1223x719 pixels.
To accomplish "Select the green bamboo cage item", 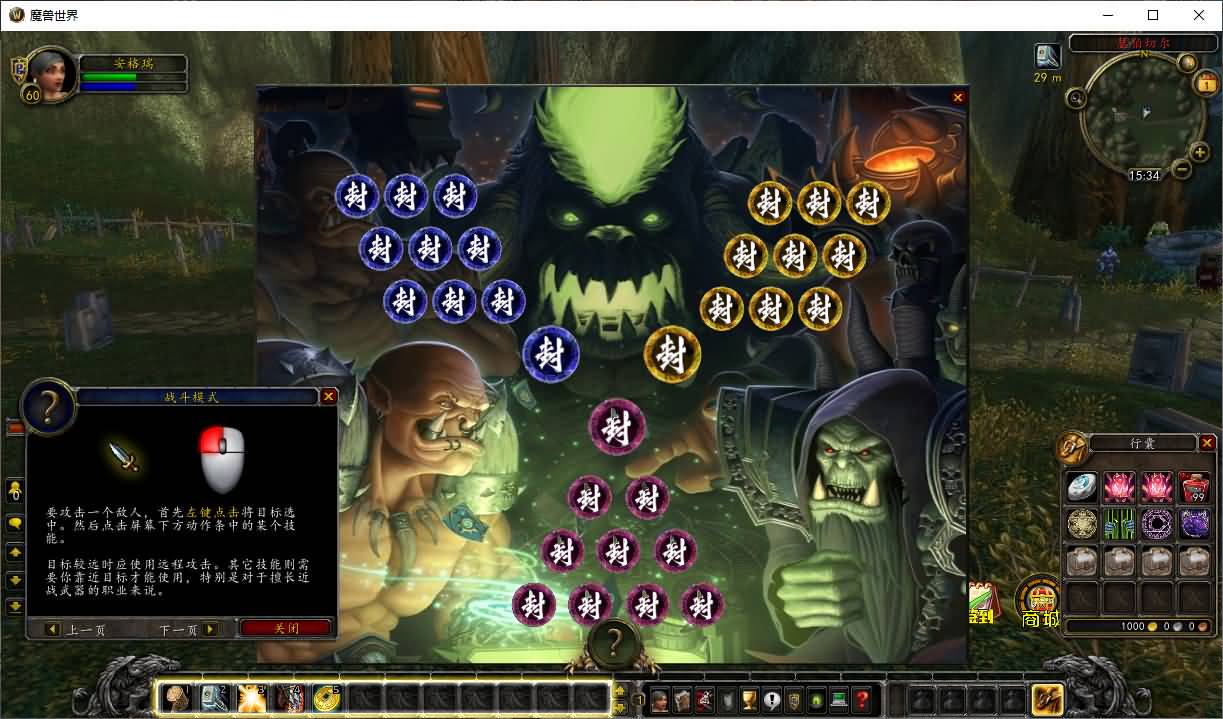I will coord(1119,524).
